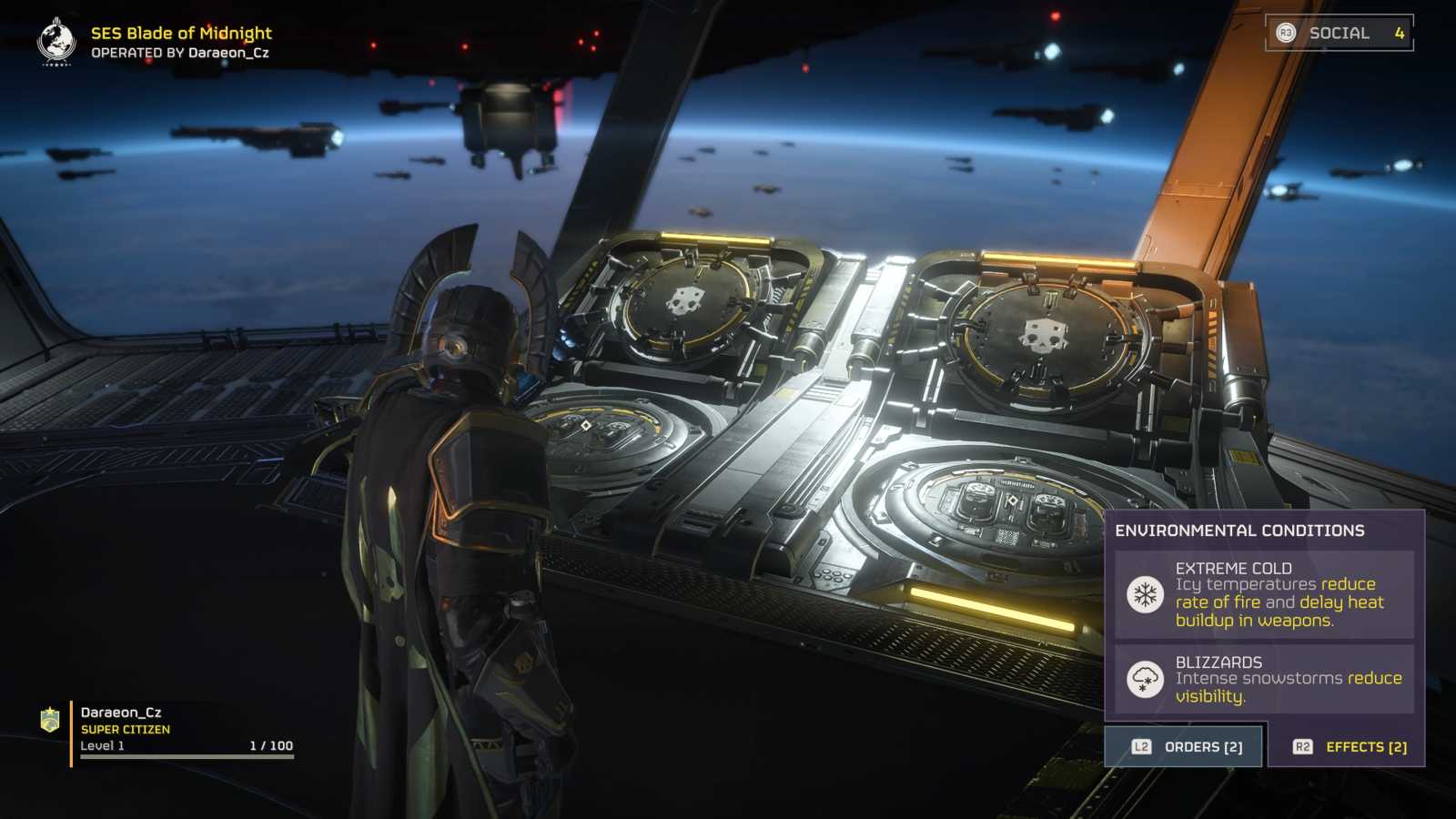
Task: Select the Extreme Cold condition entry
Action: 1264,594
